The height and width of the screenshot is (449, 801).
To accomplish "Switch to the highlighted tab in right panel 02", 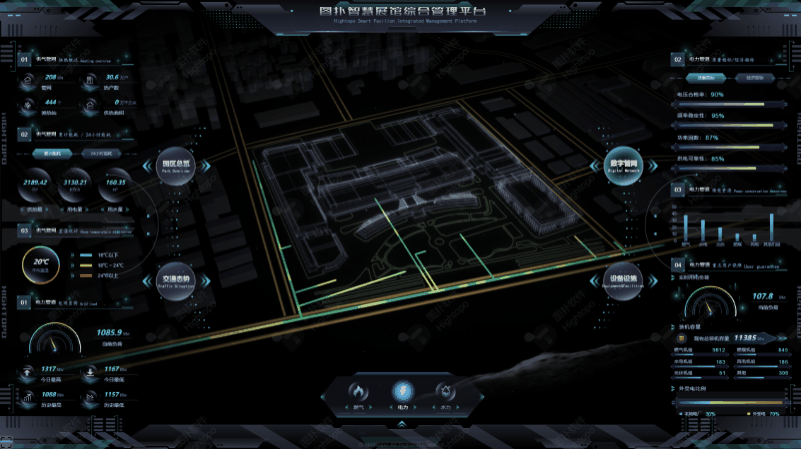I will coord(707,77).
